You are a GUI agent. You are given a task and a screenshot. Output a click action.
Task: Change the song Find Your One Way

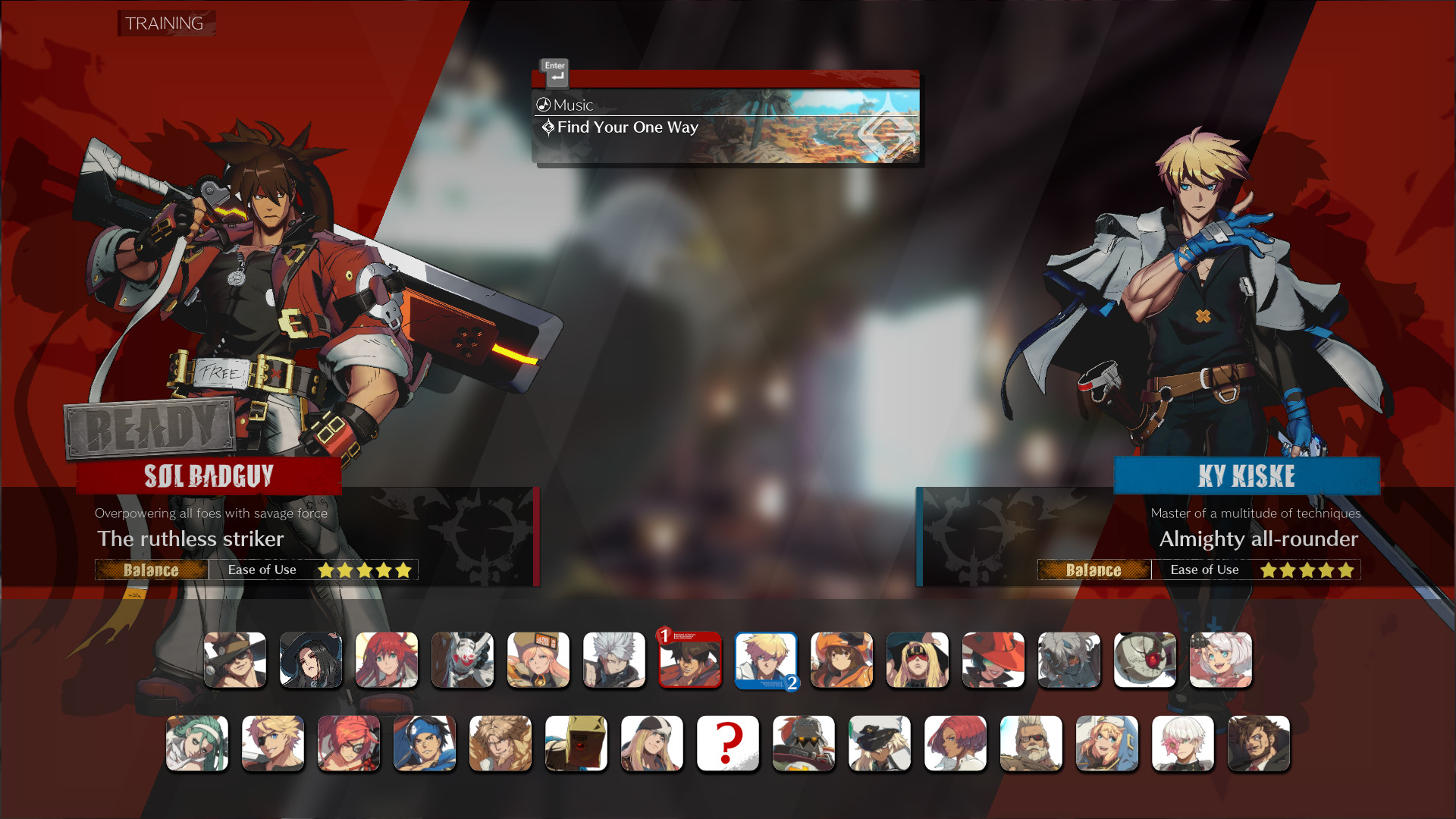pos(626,127)
